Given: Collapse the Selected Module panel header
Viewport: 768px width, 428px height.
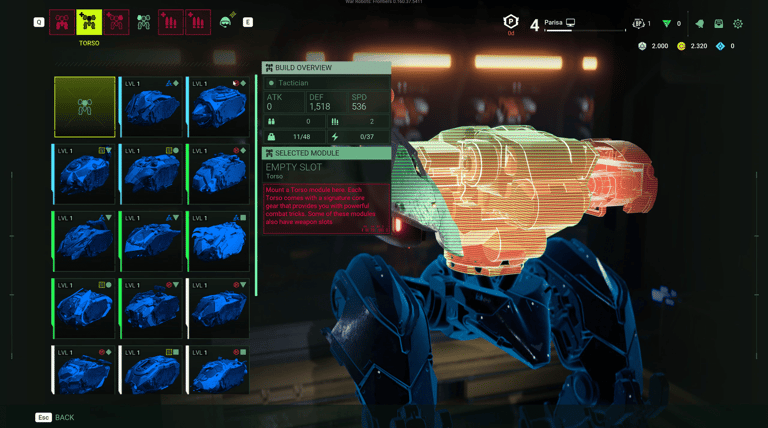Looking at the screenshot, I should point(326,153).
